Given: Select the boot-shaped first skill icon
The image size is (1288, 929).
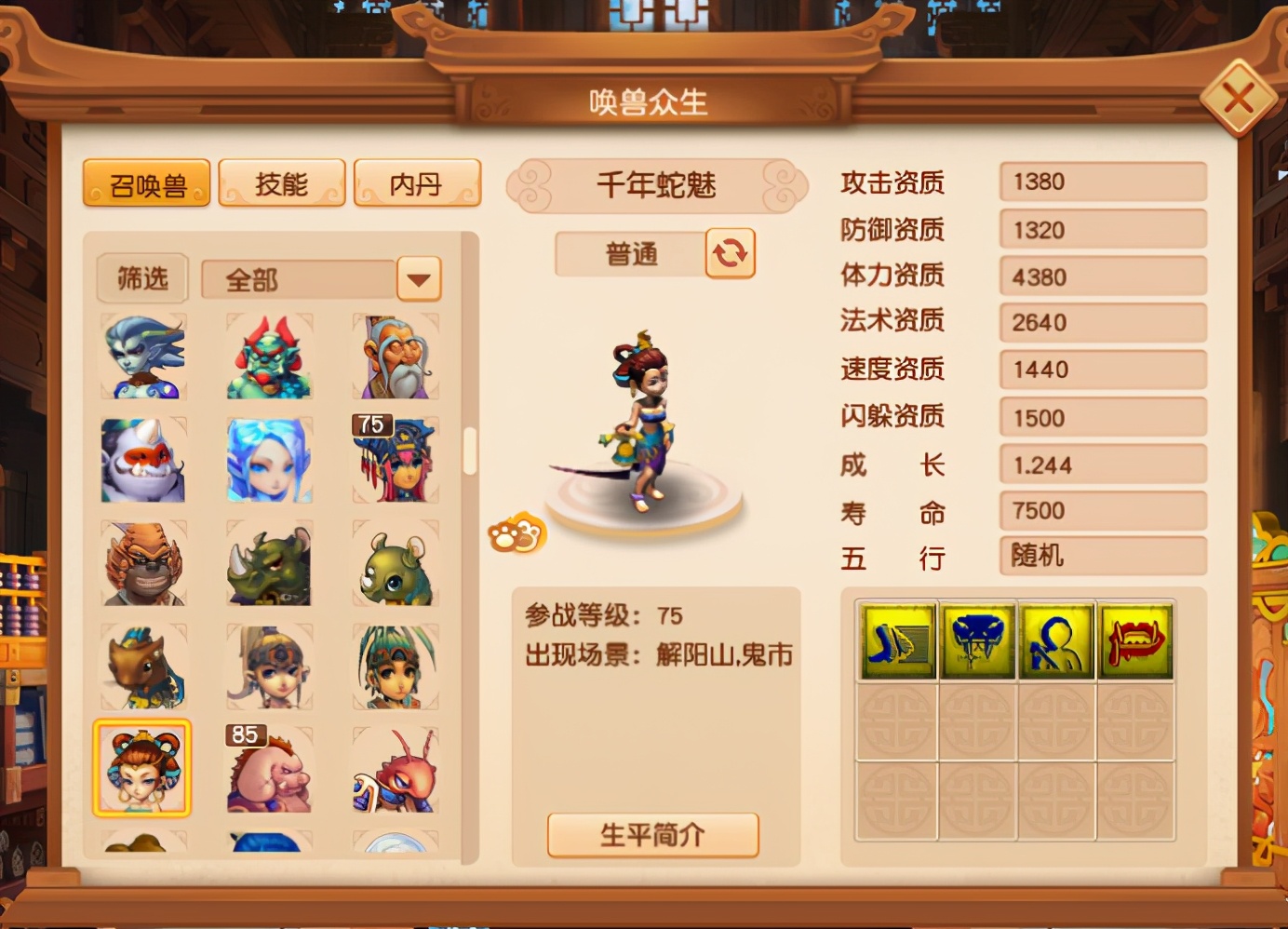Looking at the screenshot, I should (894, 640).
